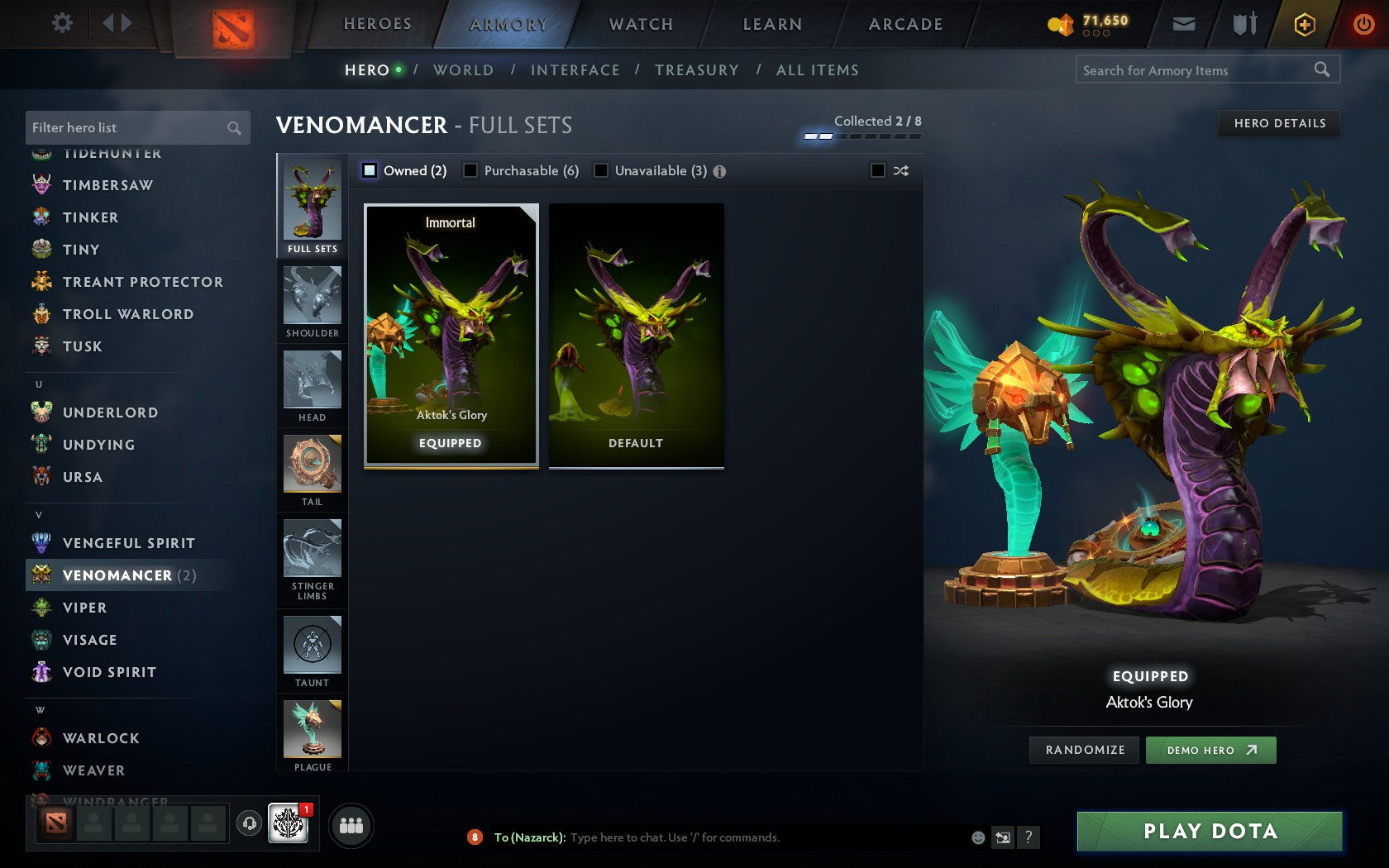Click the power exit icon

click(x=1363, y=24)
